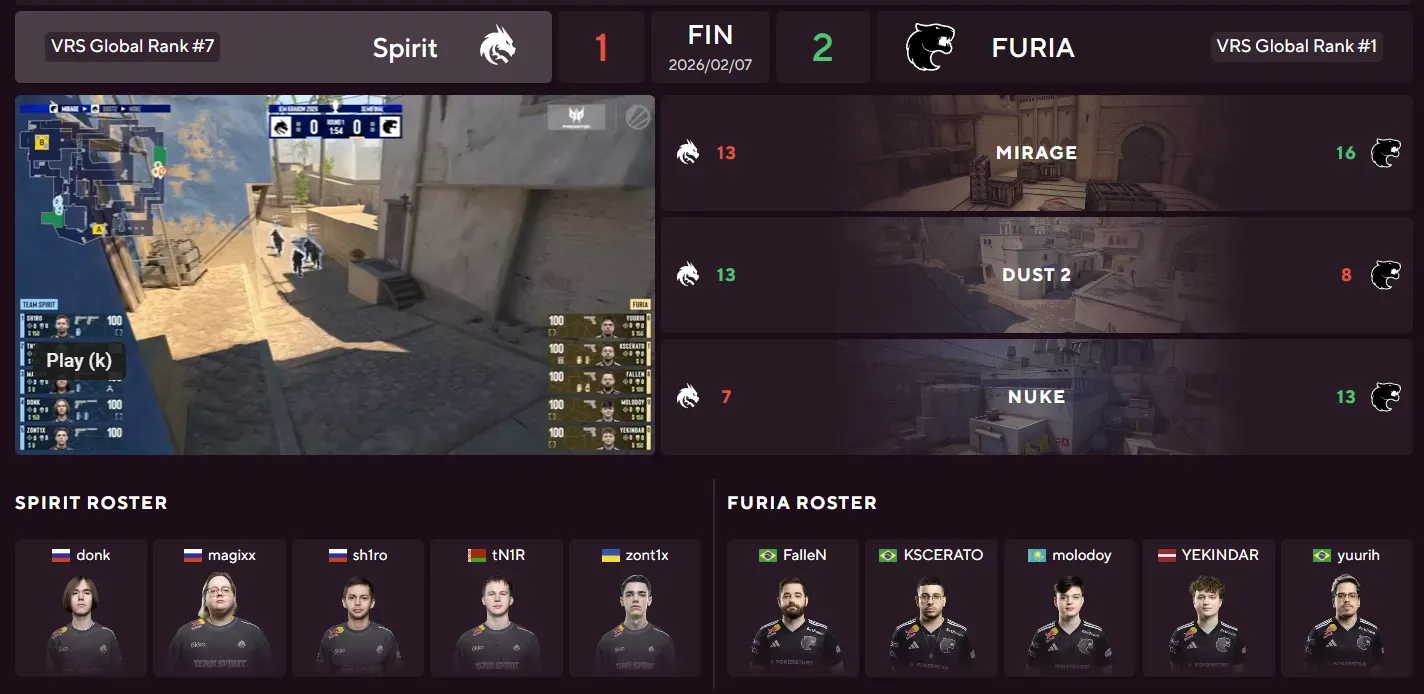Open YEKINDAR's roster card
This screenshot has width=1424, height=694.
click(x=1208, y=608)
